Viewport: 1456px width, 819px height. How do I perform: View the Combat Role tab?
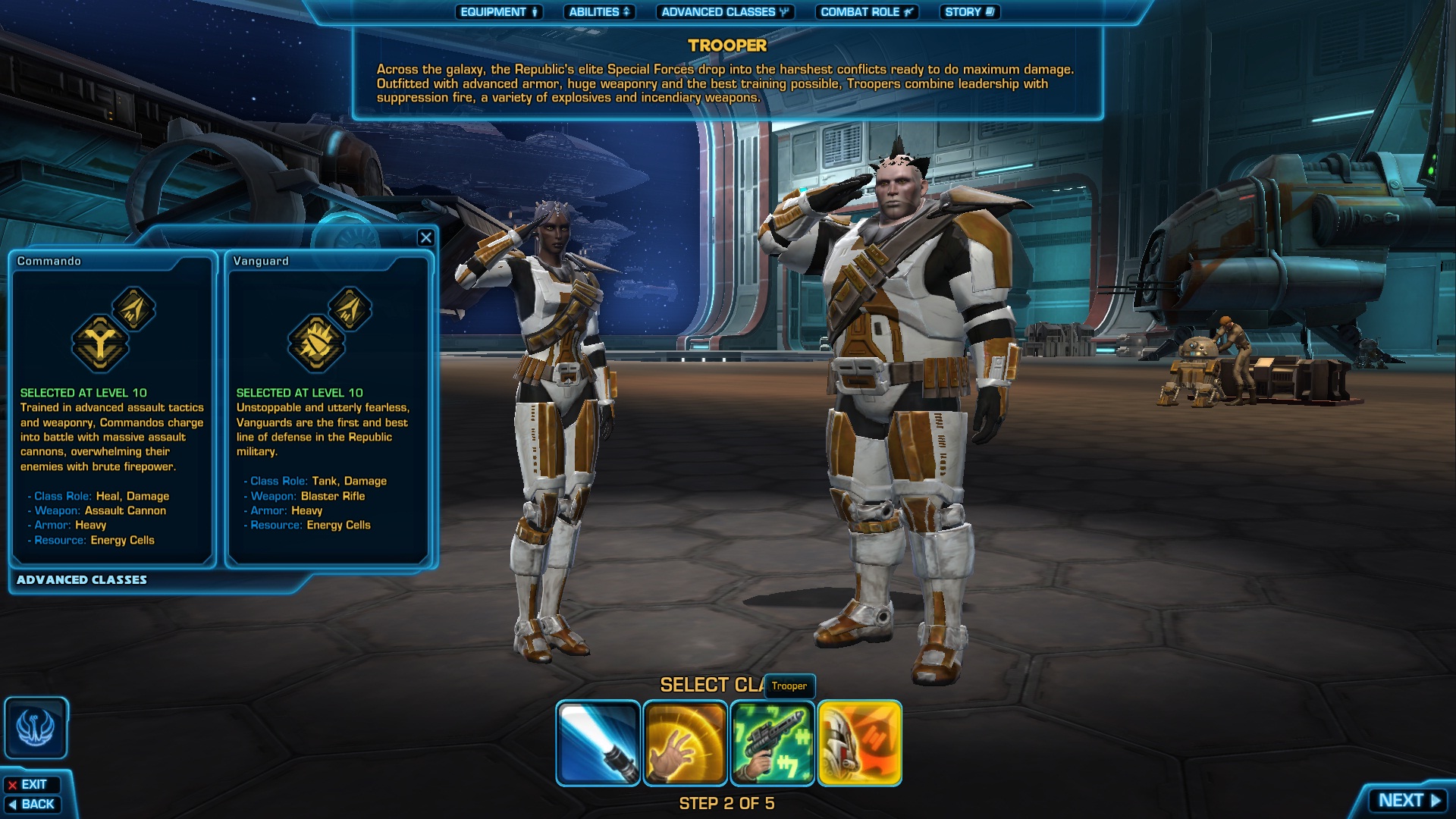point(867,12)
